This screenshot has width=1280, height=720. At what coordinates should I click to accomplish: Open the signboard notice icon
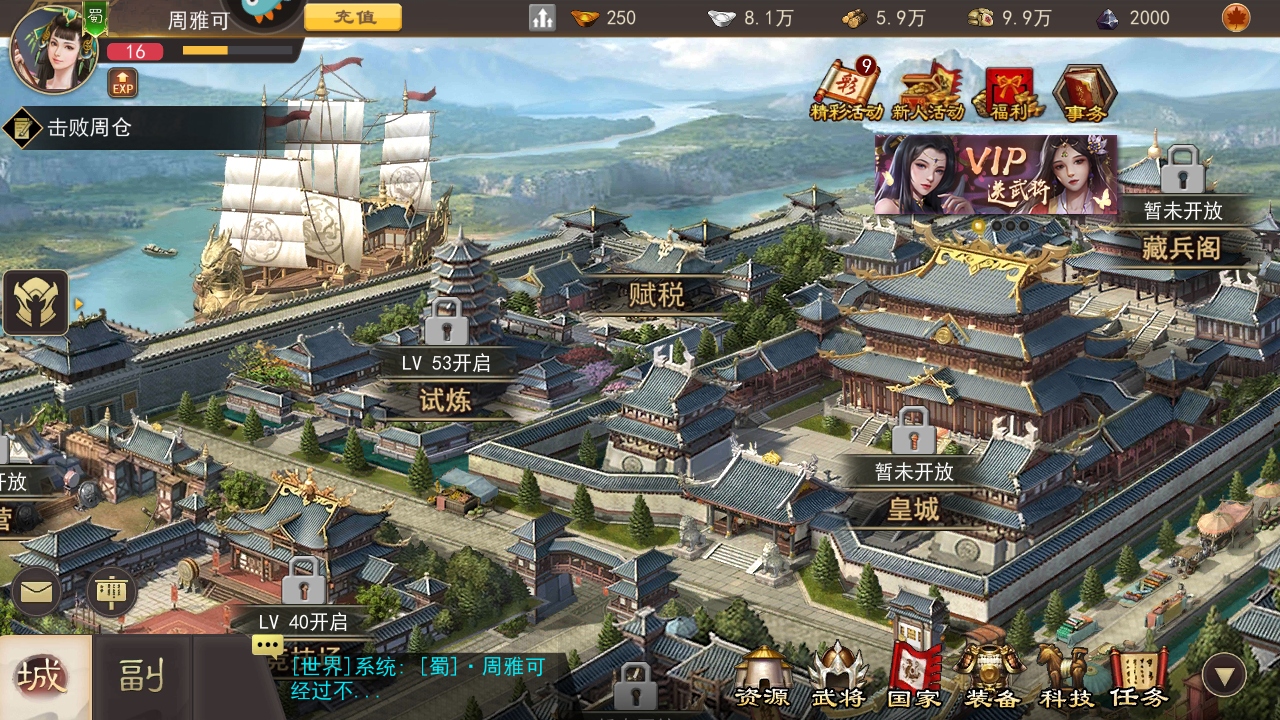112,592
